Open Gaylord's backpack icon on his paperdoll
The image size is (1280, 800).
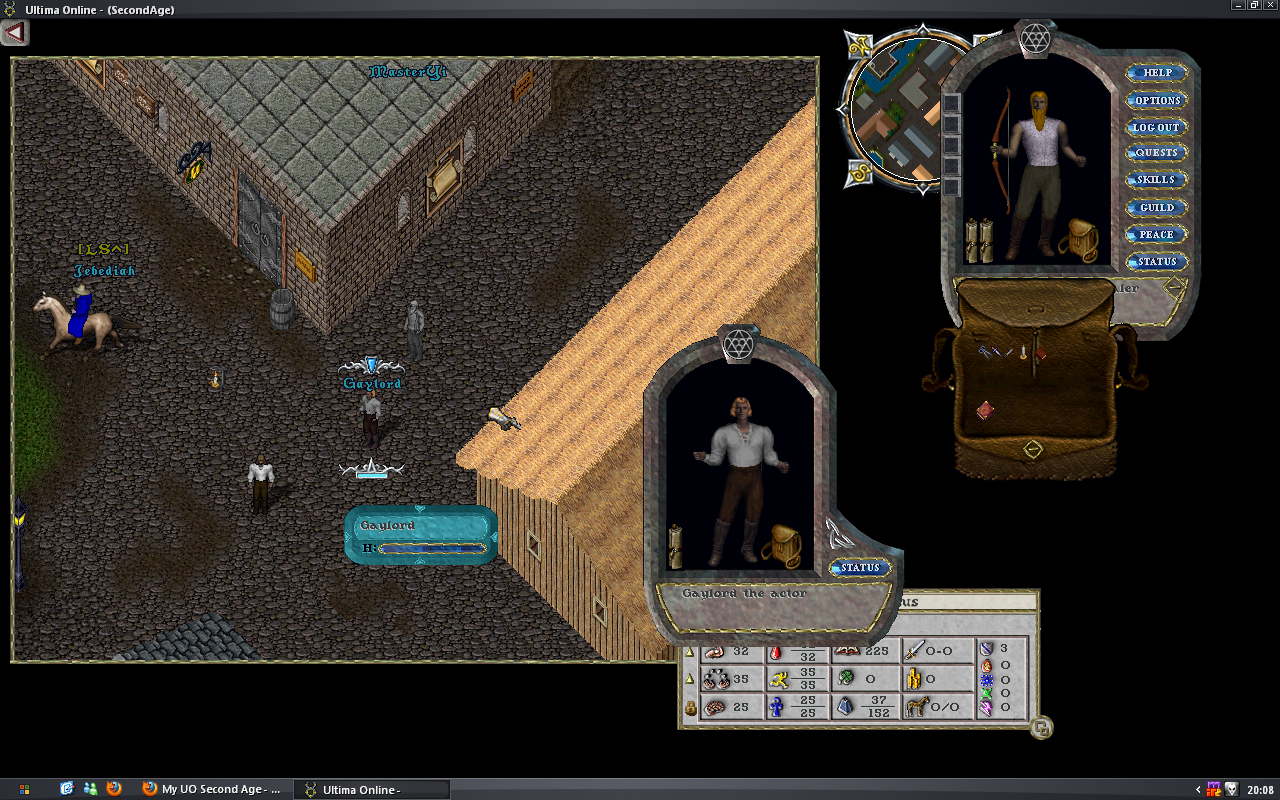click(x=780, y=546)
